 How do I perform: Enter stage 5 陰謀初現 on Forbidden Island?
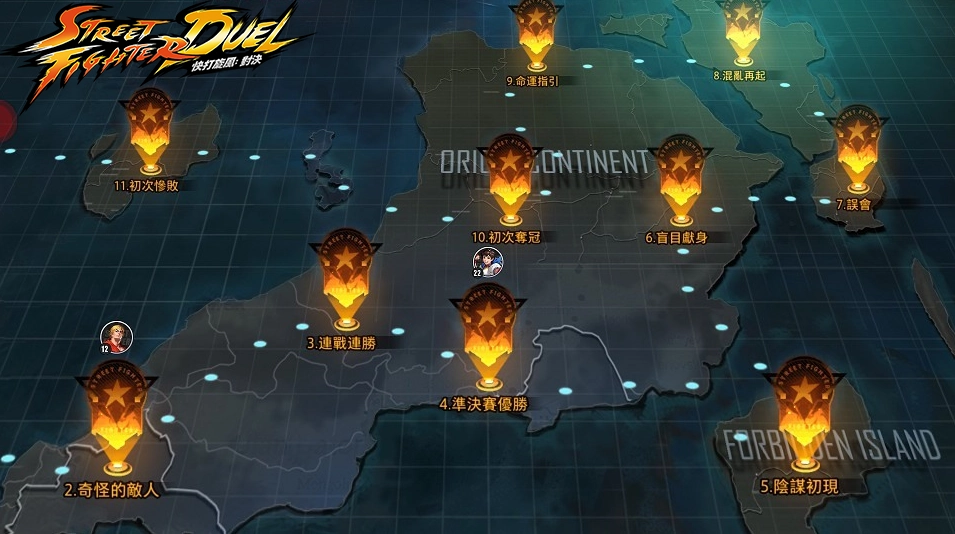click(805, 405)
